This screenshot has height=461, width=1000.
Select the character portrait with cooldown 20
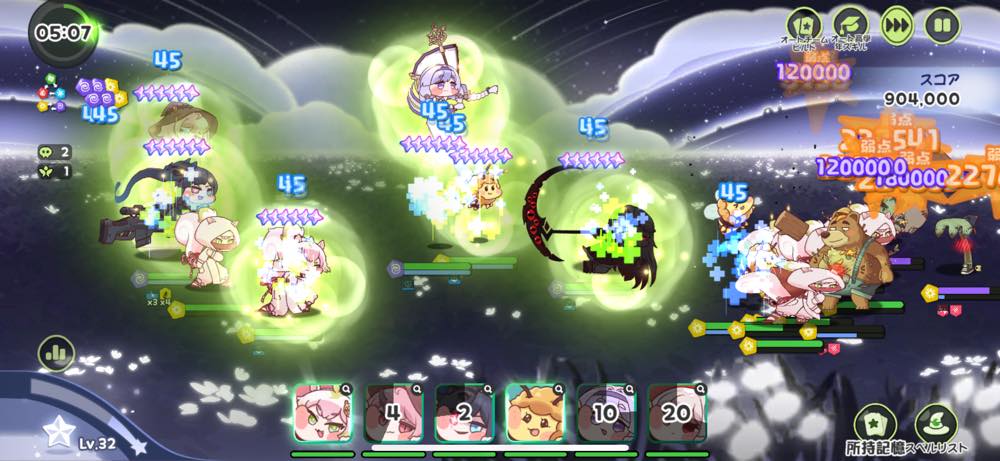(x=677, y=414)
